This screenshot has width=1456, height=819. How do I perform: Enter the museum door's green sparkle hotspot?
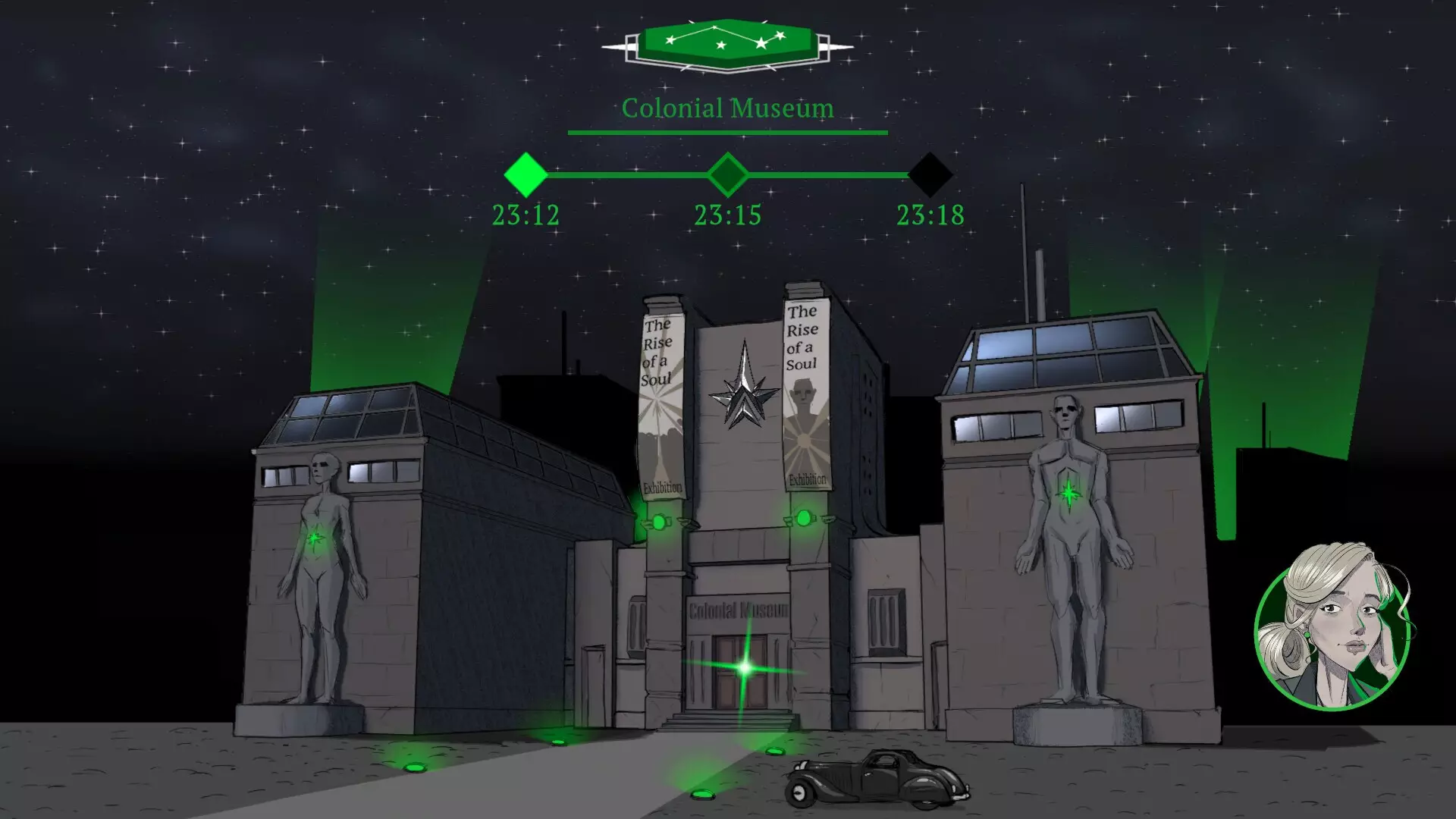click(745, 668)
